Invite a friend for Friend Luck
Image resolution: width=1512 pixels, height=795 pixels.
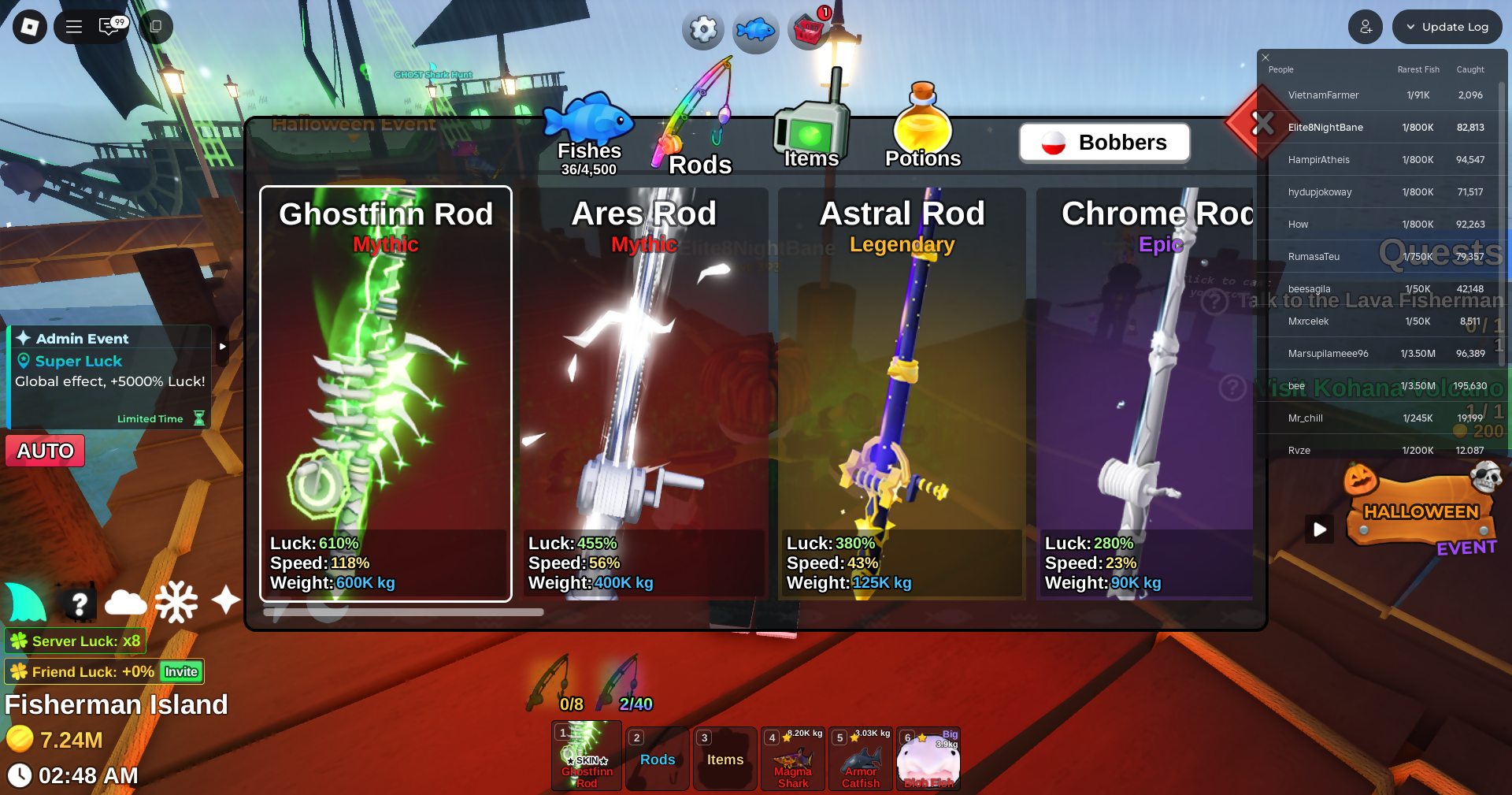pos(181,672)
